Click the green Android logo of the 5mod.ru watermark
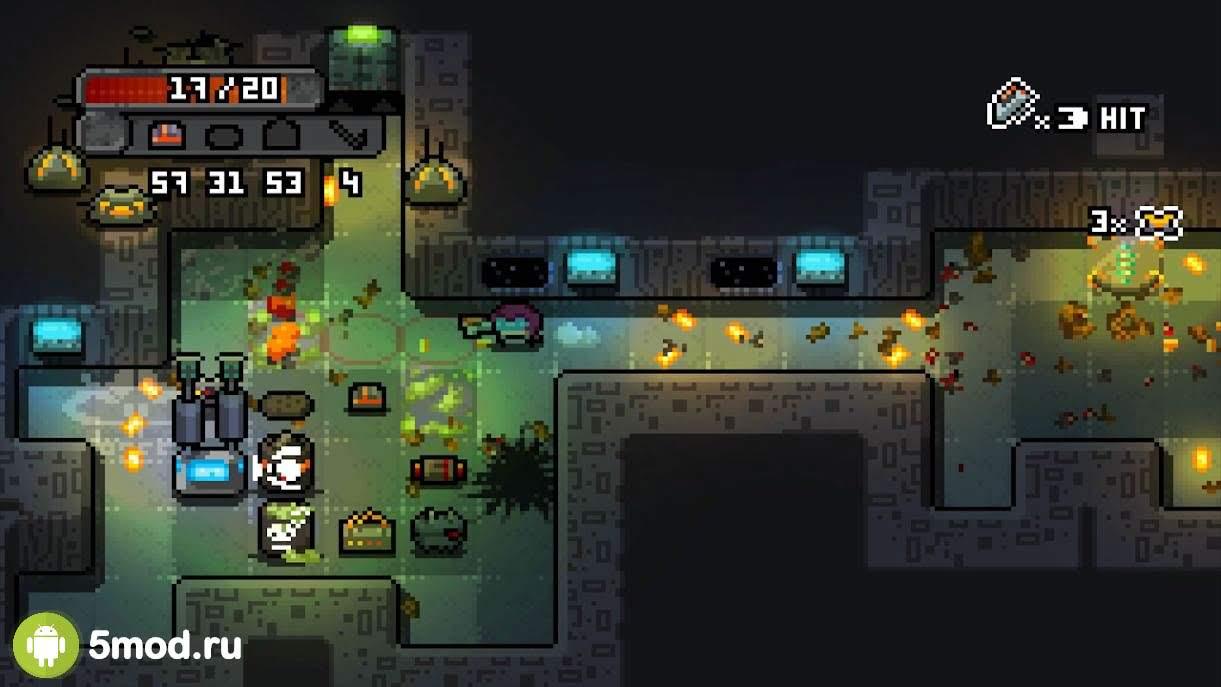The height and width of the screenshot is (687, 1221). point(45,645)
